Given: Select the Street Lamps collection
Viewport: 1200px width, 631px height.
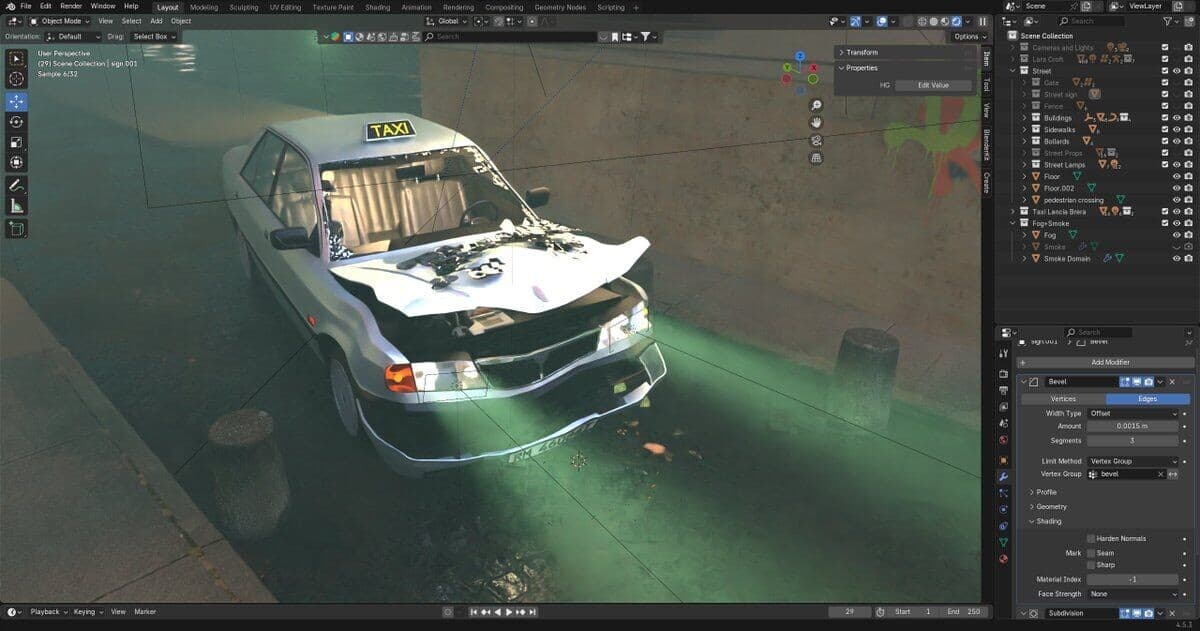Looking at the screenshot, I should click(x=1064, y=165).
